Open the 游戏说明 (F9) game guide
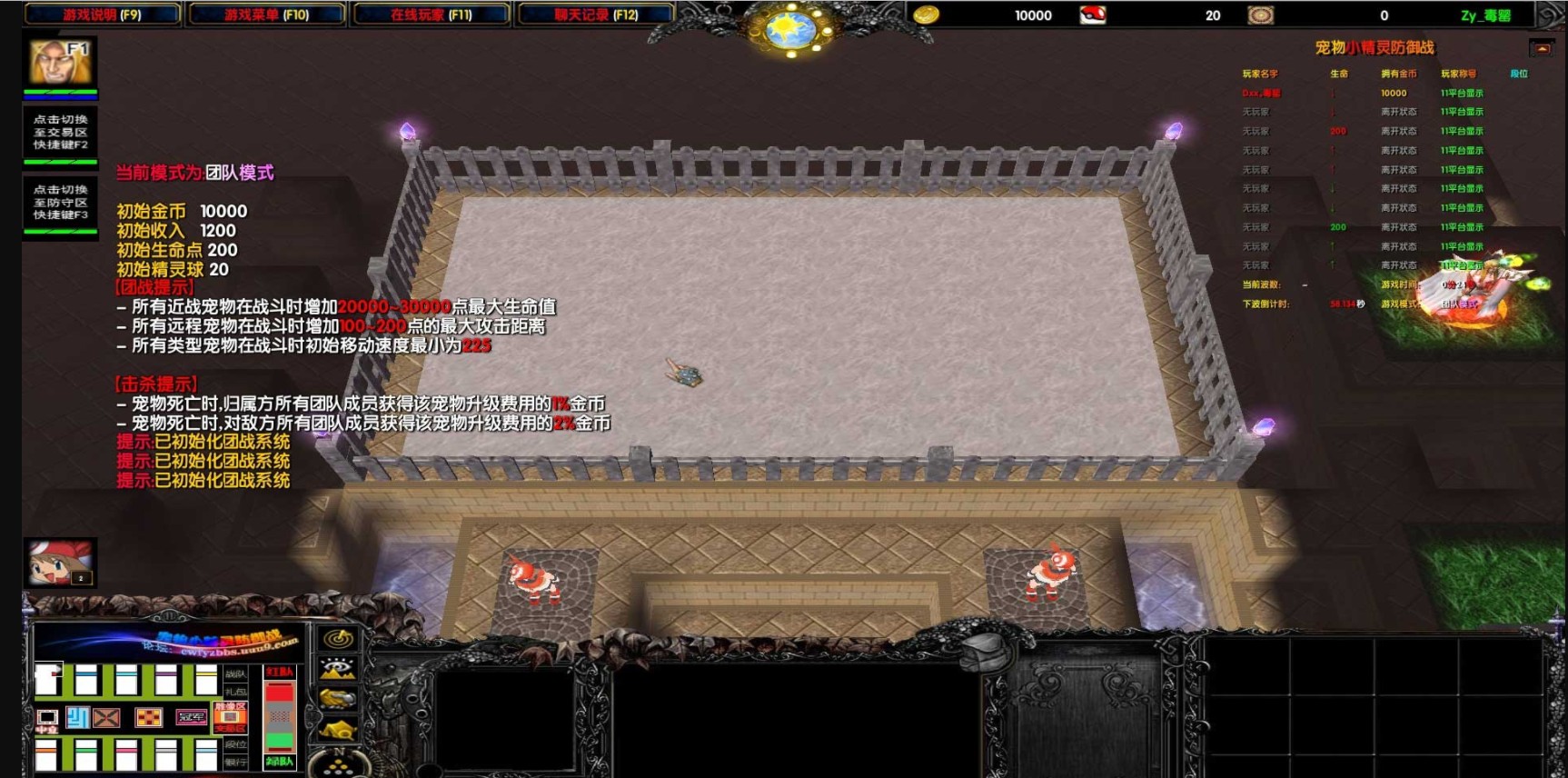 pos(102,15)
